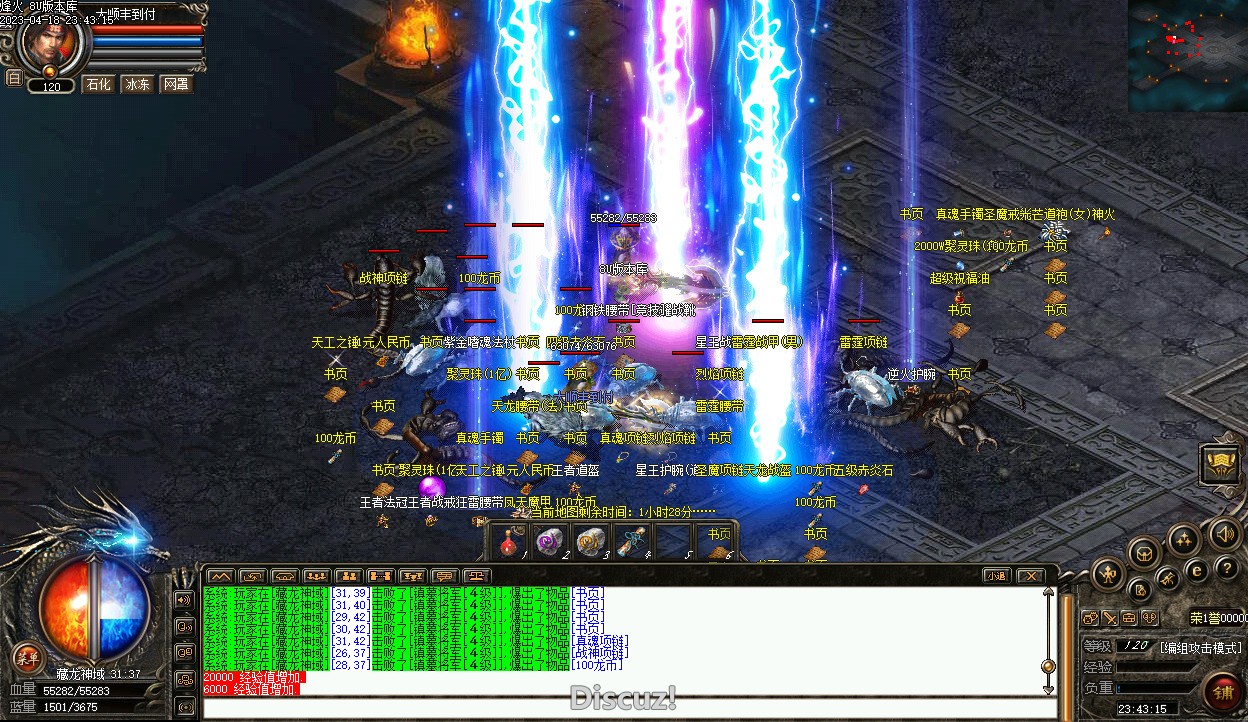The width and height of the screenshot is (1248, 722).
Task: Click the 冰冻 status button
Action: point(136,85)
